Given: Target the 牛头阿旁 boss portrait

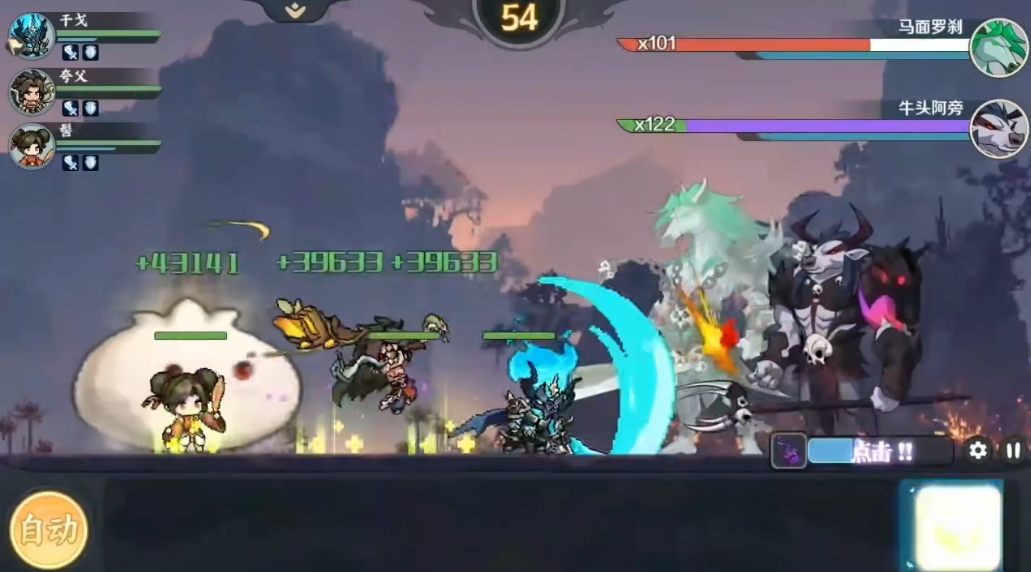Looking at the screenshot, I should tap(997, 129).
